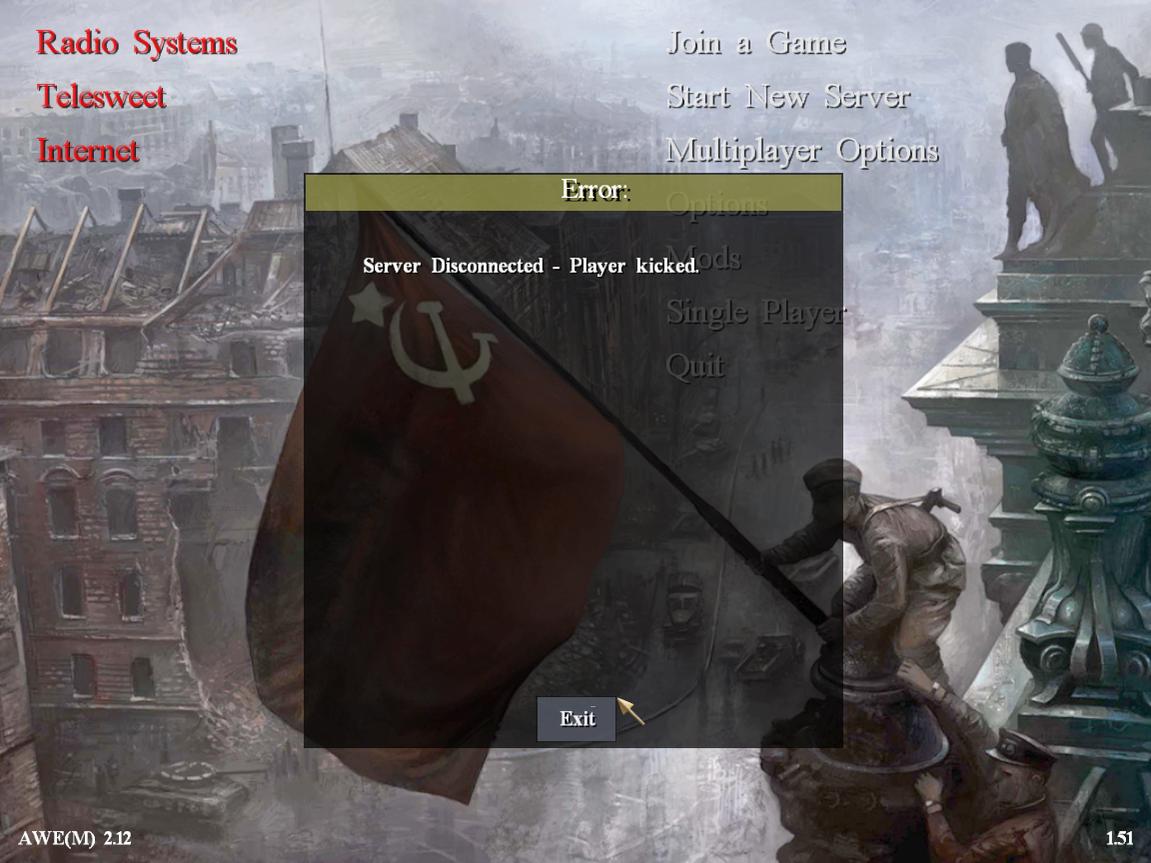Viewport: 1151px width, 863px height.
Task: Visit the Telesweet link
Action: point(101,97)
